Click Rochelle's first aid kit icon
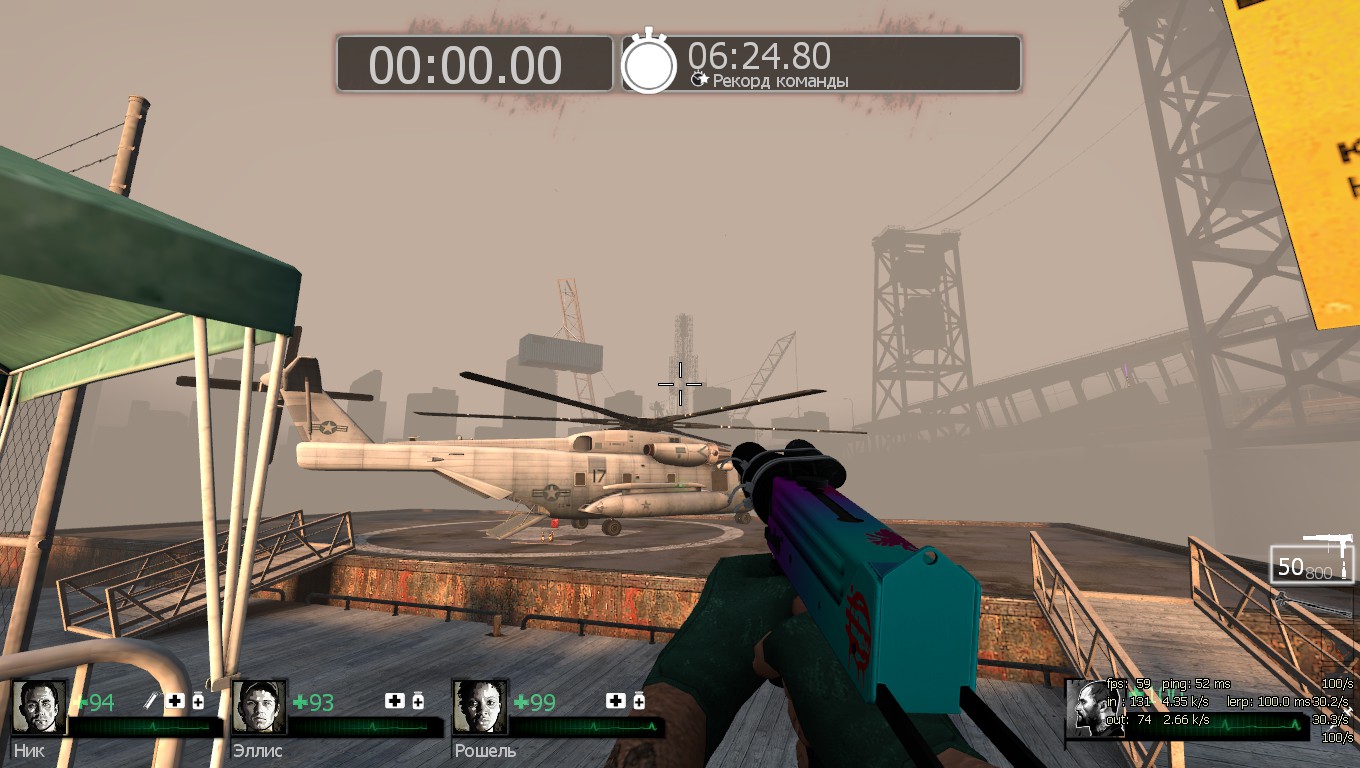 (615, 701)
